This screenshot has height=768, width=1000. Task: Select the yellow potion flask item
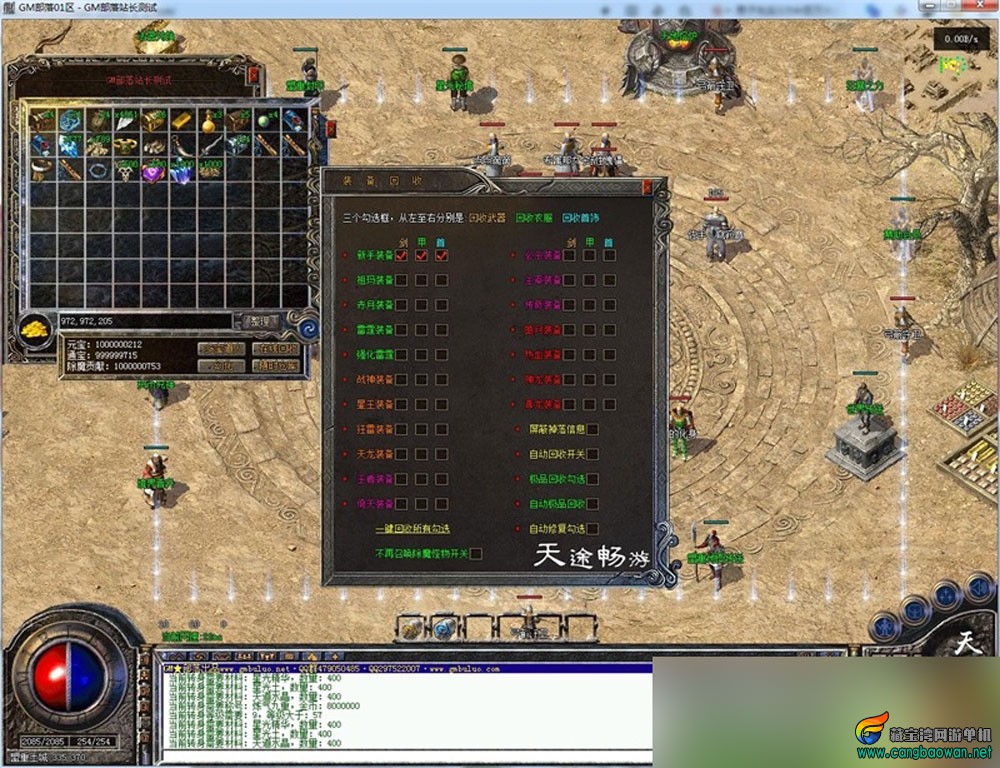pyautogui.click(x=209, y=121)
